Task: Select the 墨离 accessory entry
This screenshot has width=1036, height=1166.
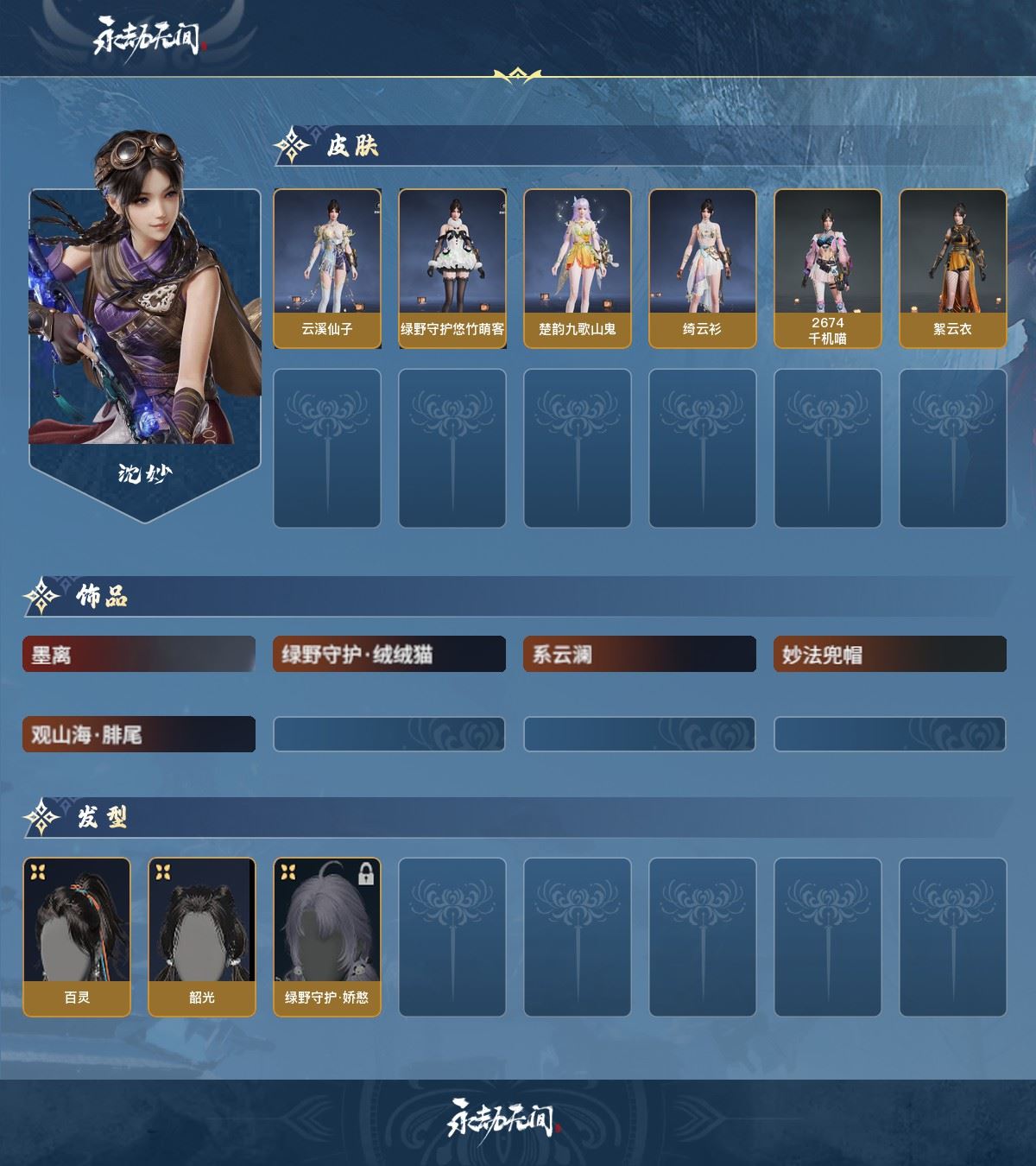Action: click(x=139, y=655)
